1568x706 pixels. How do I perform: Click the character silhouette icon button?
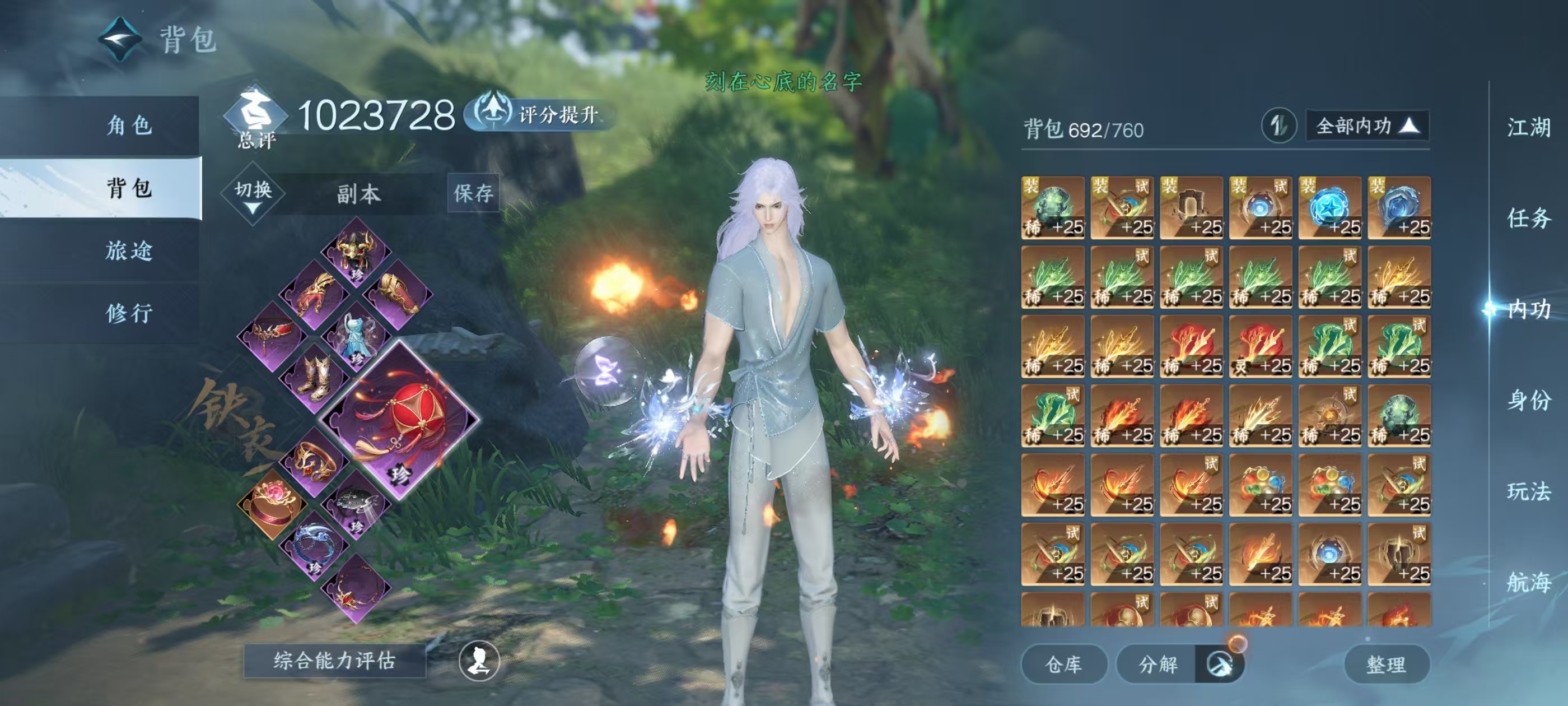coord(479,661)
